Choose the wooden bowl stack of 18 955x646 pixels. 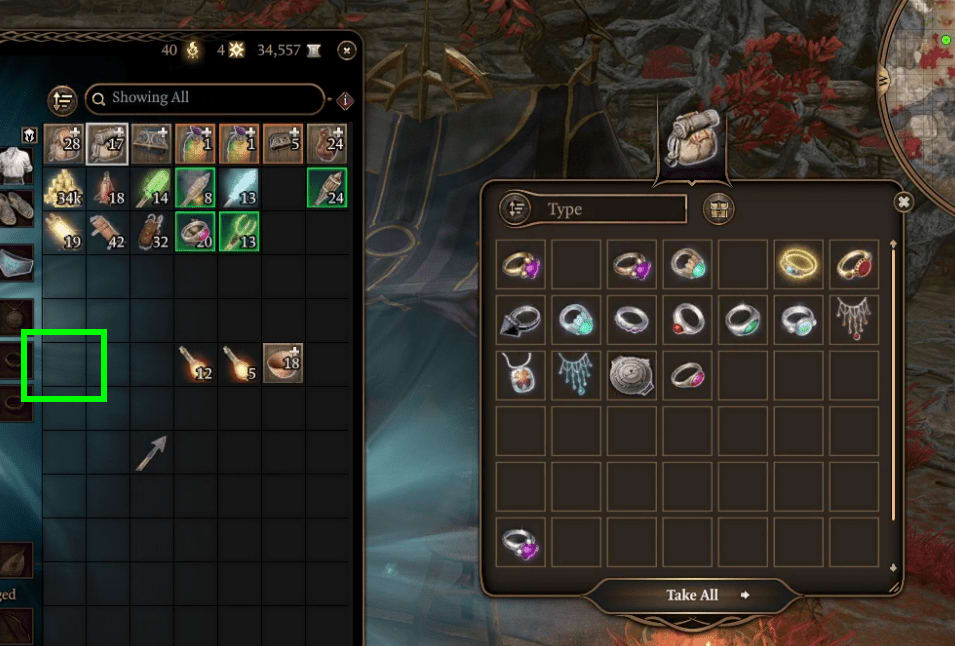(283, 363)
